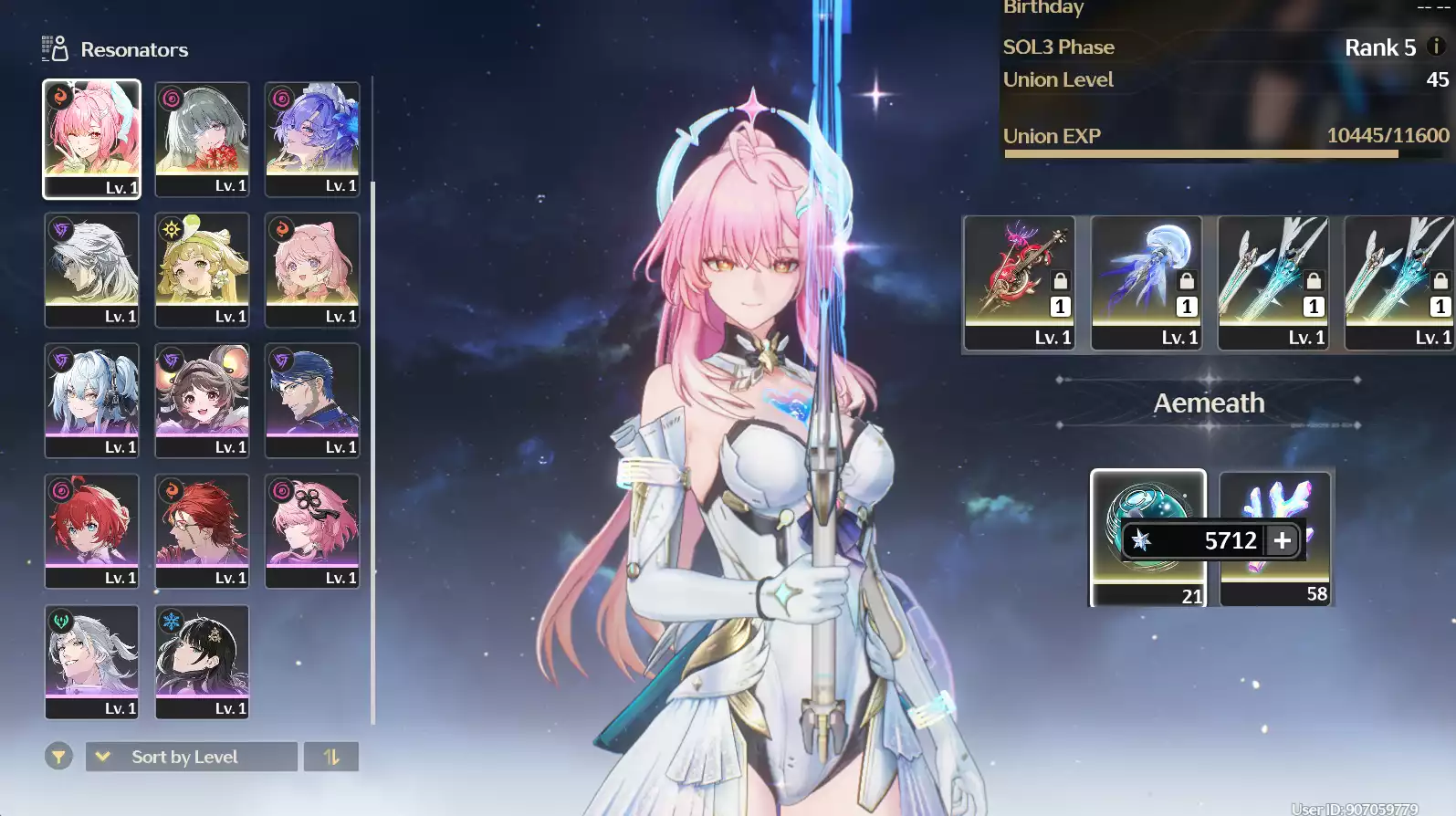Select the pink-haired resonator with black bow
This screenshot has width=1456, height=816.
pos(312,529)
